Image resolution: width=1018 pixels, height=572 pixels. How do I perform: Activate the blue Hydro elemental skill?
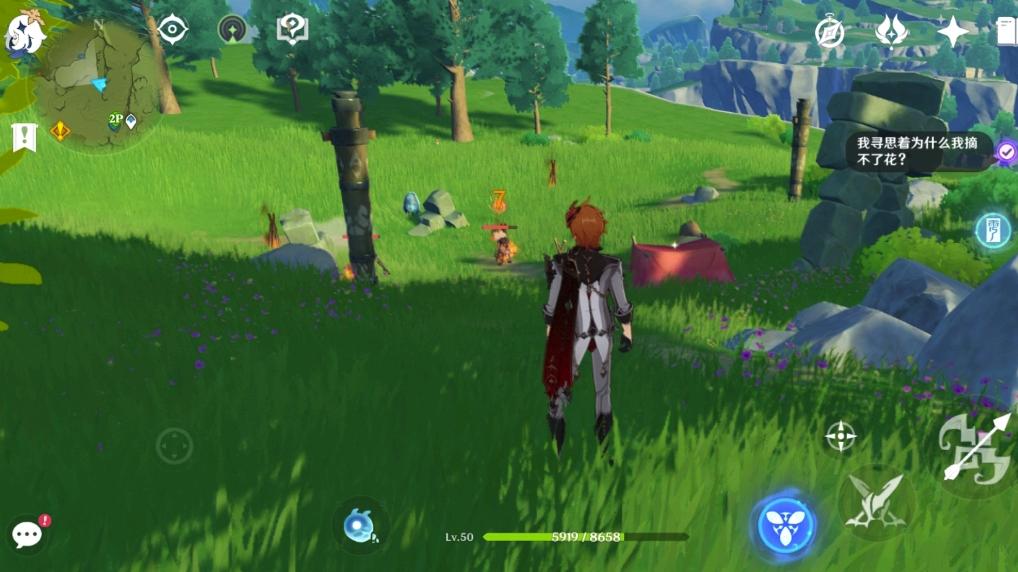[785, 525]
